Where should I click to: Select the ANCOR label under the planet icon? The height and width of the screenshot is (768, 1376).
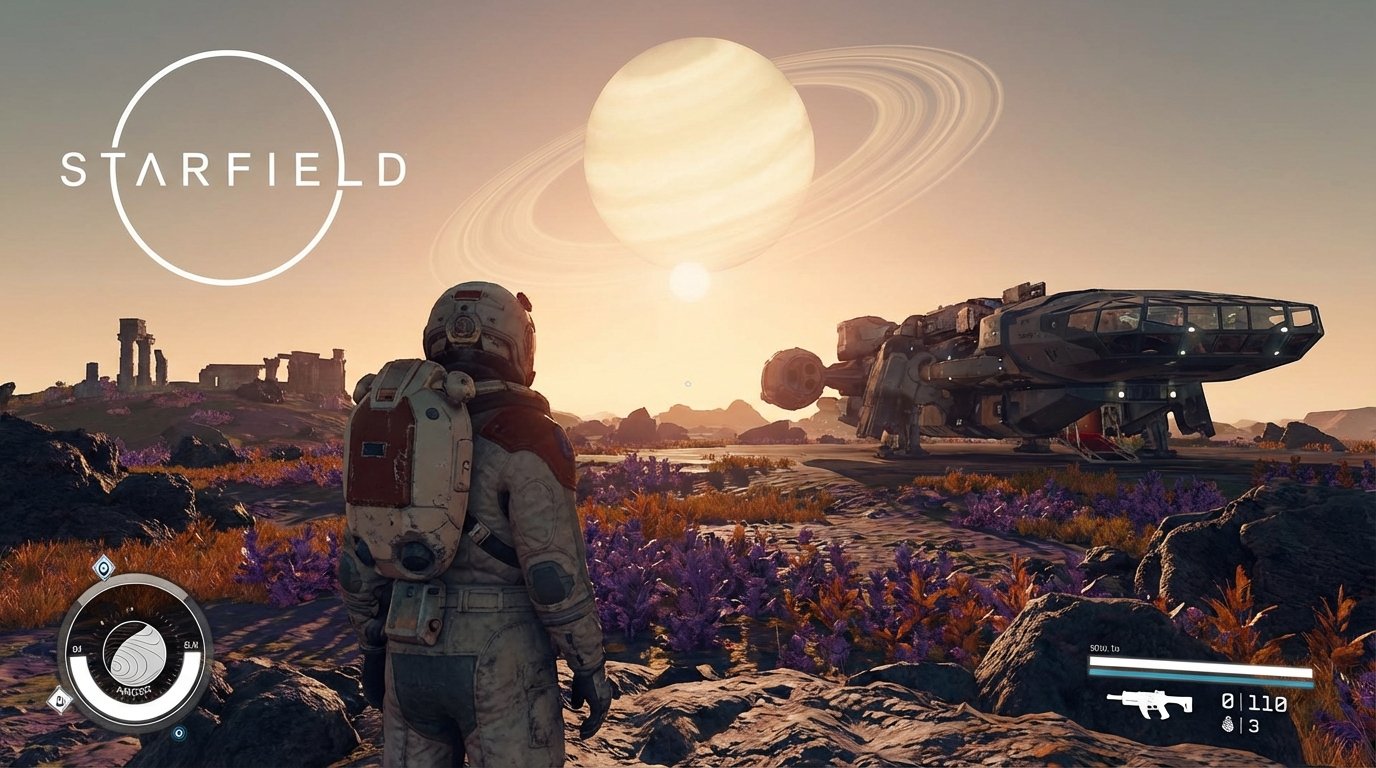click(x=134, y=688)
